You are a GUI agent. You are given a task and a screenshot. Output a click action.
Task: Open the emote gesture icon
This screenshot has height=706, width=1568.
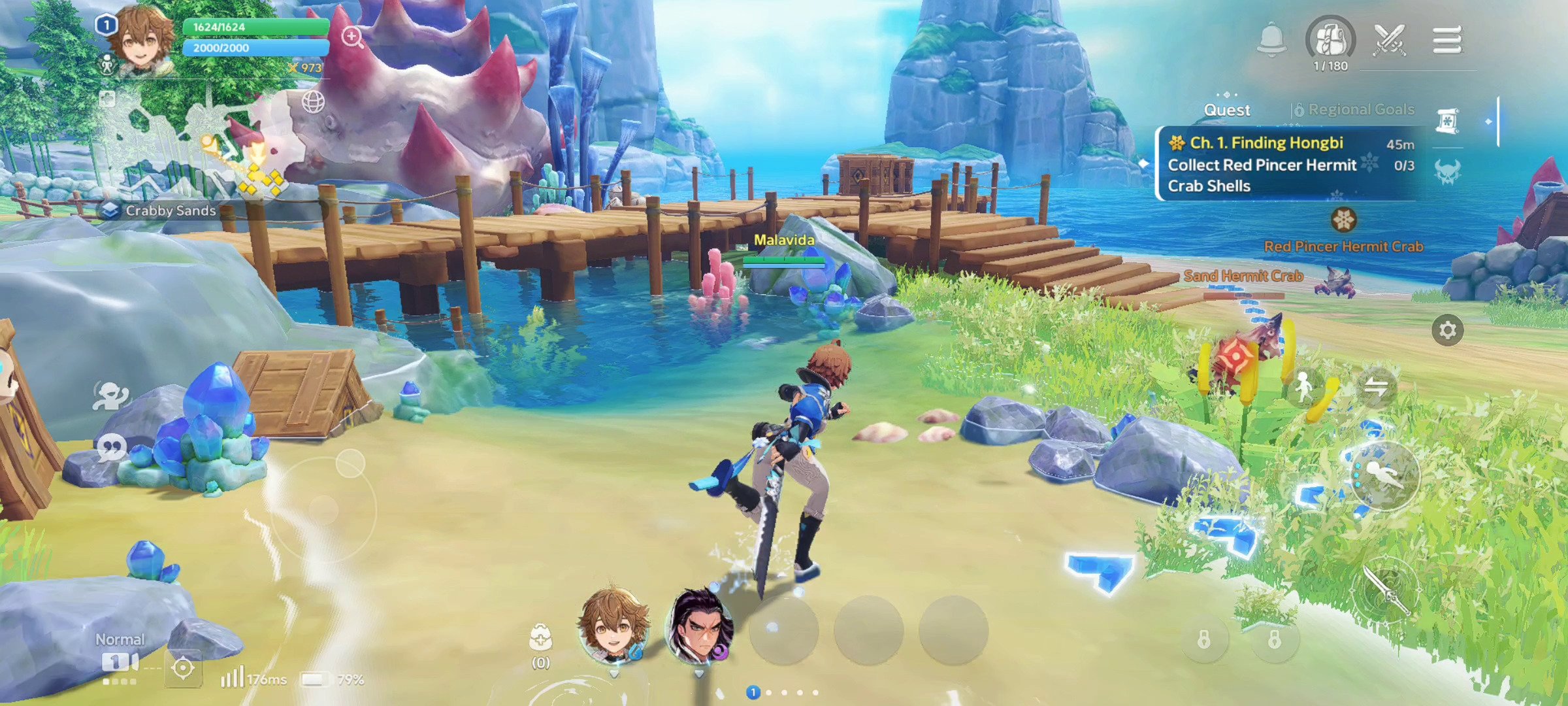(x=111, y=395)
